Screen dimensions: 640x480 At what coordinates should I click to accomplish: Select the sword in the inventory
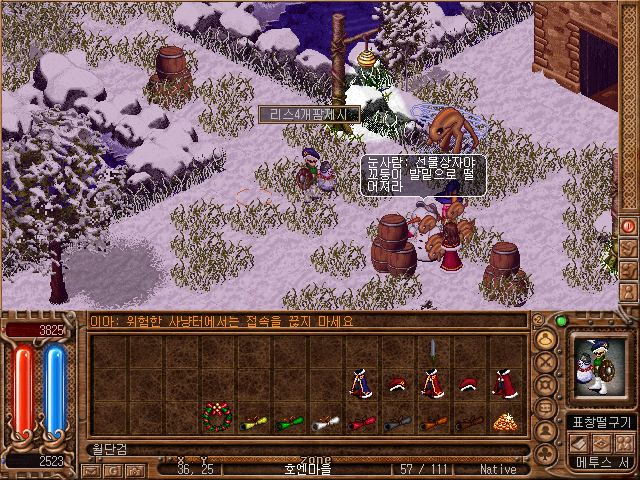(433, 349)
